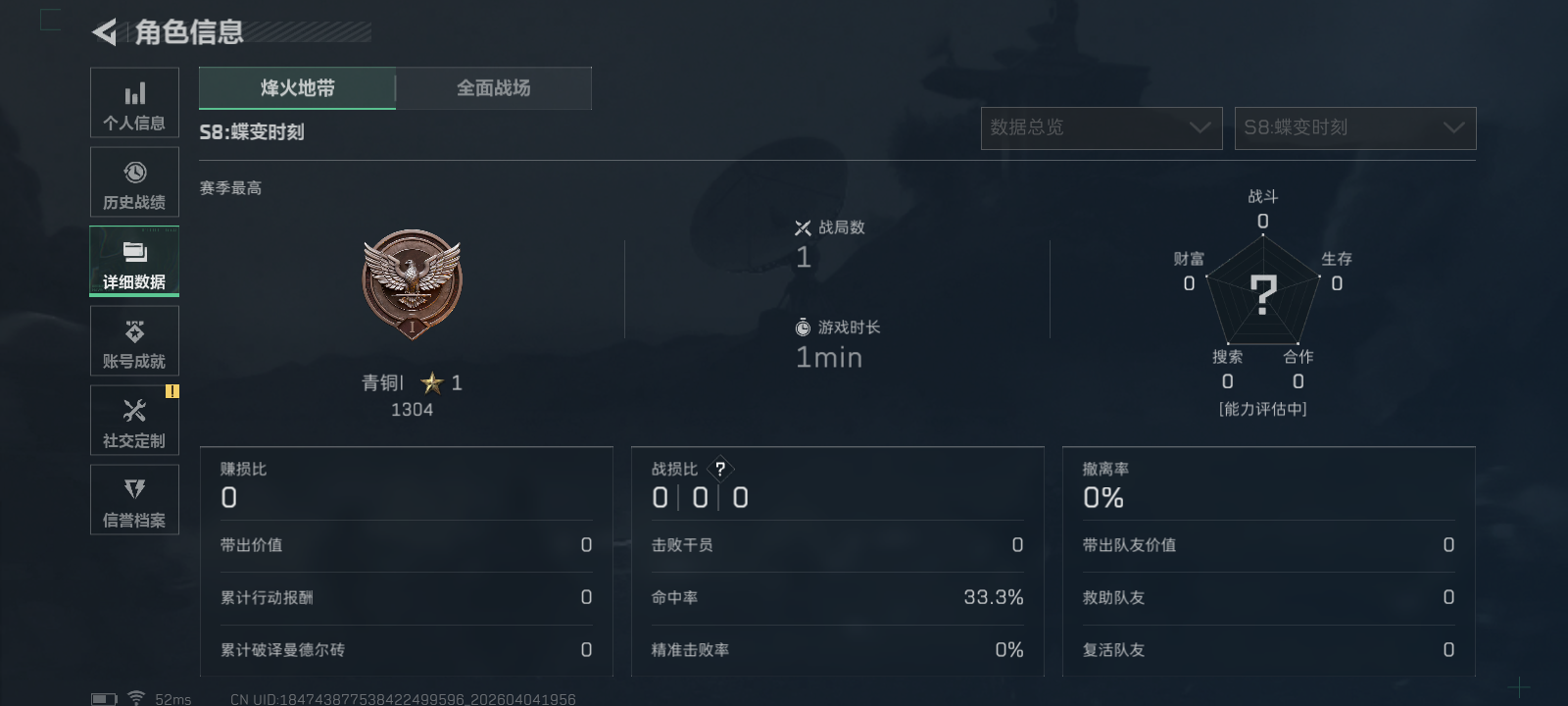Switch to the 全面战场 tab
Screen dimensions: 1568x706
pos(494,87)
